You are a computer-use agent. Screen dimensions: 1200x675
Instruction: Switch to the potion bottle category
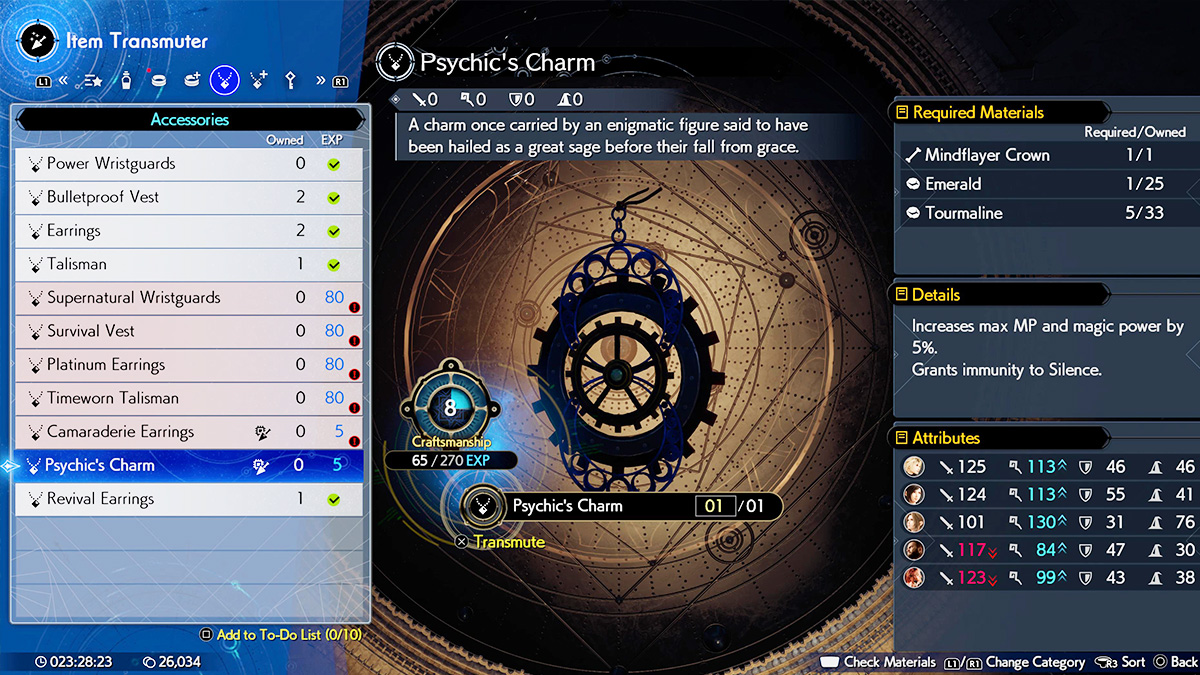tap(127, 80)
